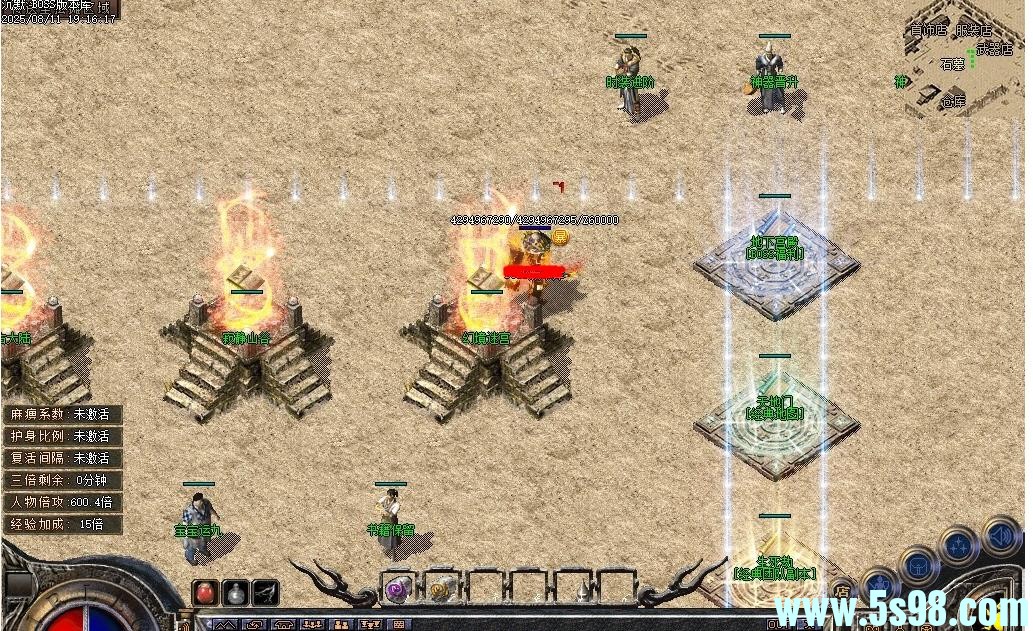Click the four-sparkle round button
Screen dimensions: 1033x631
coord(958,546)
